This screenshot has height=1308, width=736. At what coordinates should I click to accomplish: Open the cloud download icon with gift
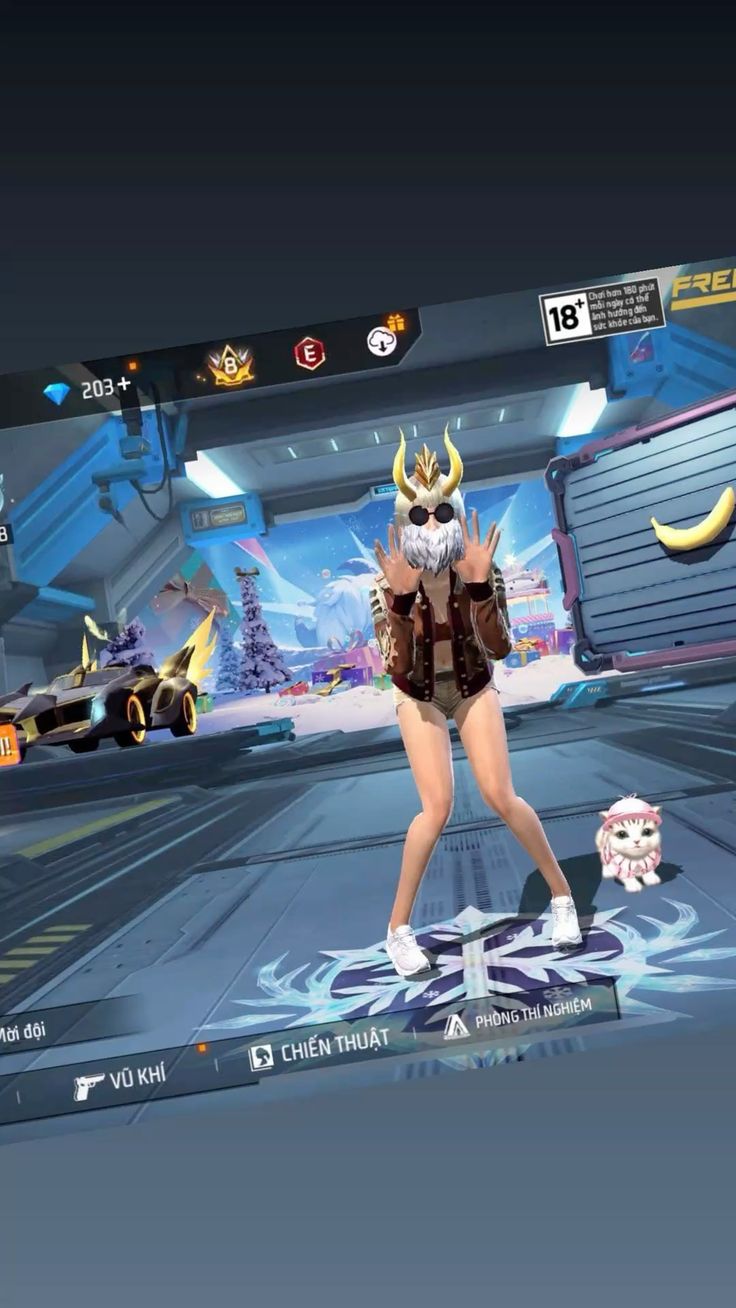382,340
